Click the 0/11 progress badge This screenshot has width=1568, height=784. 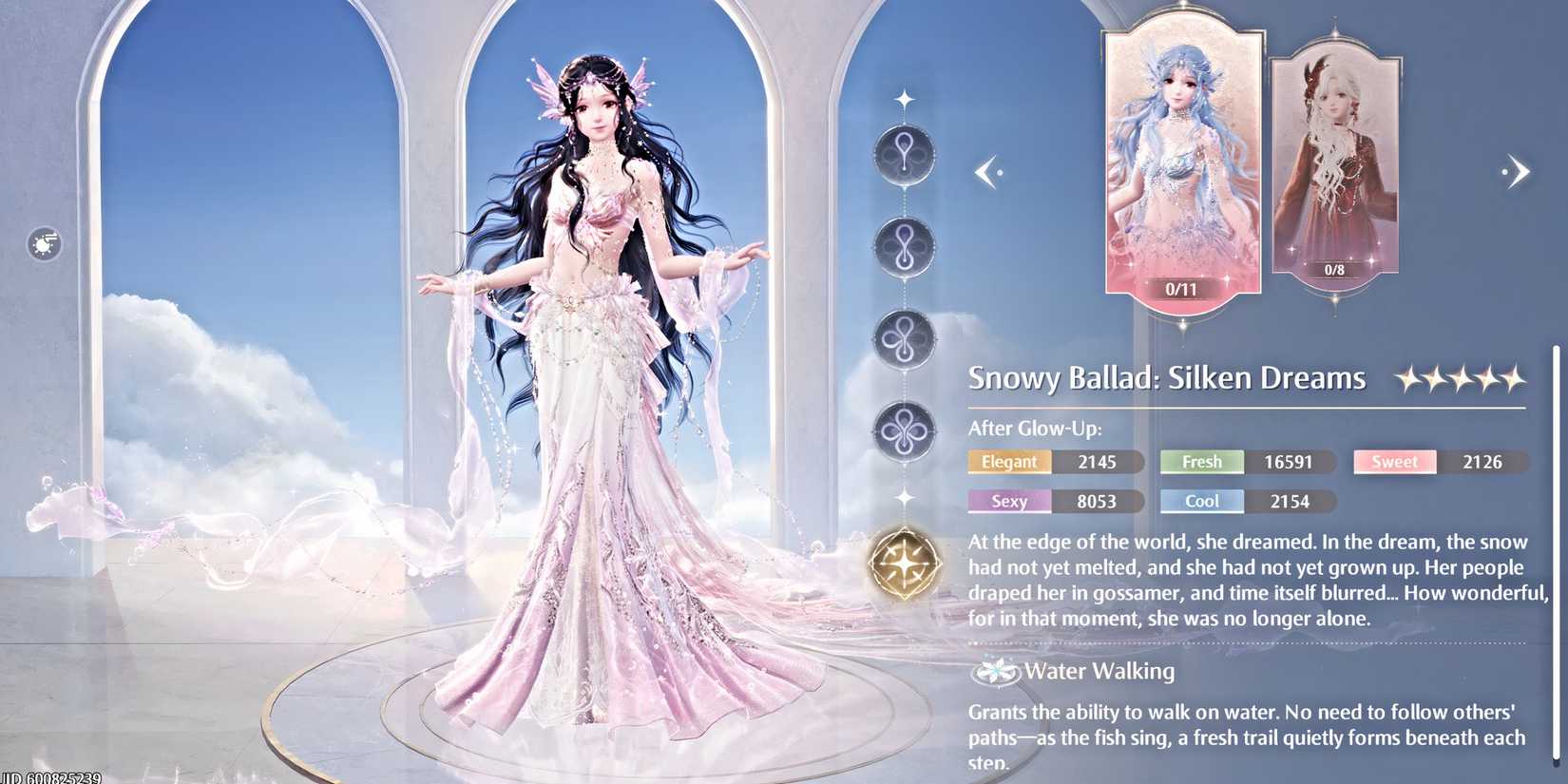pos(1181,289)
